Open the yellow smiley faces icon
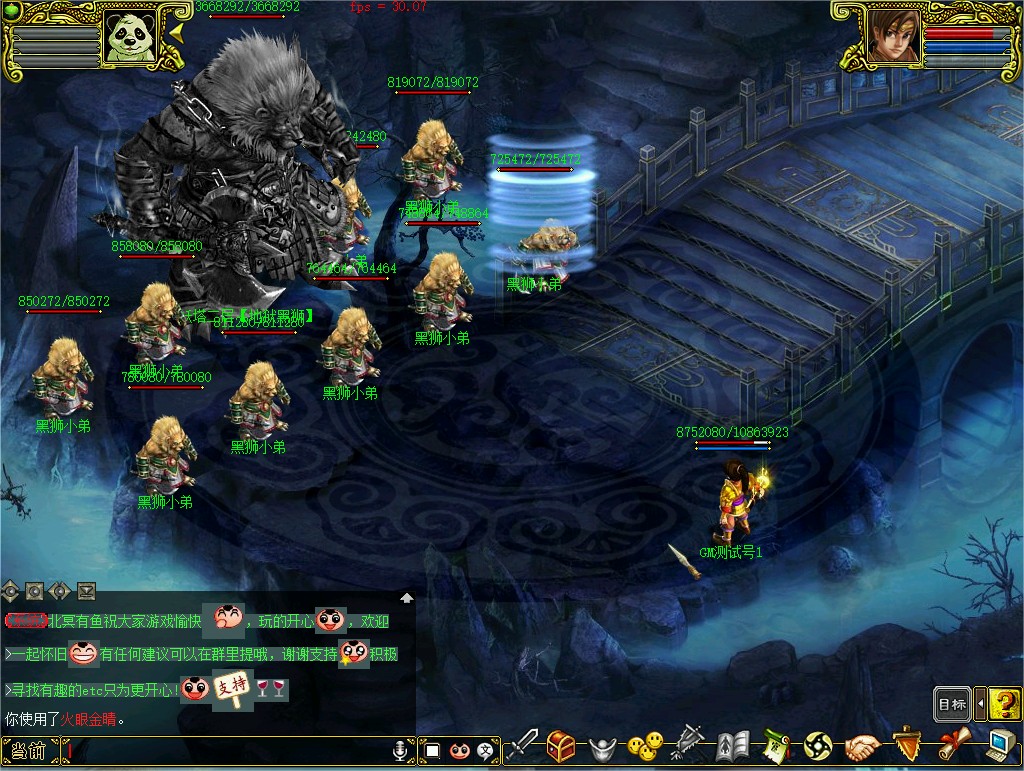Screen dimensions: 1024x771 [x=644, y=746]
